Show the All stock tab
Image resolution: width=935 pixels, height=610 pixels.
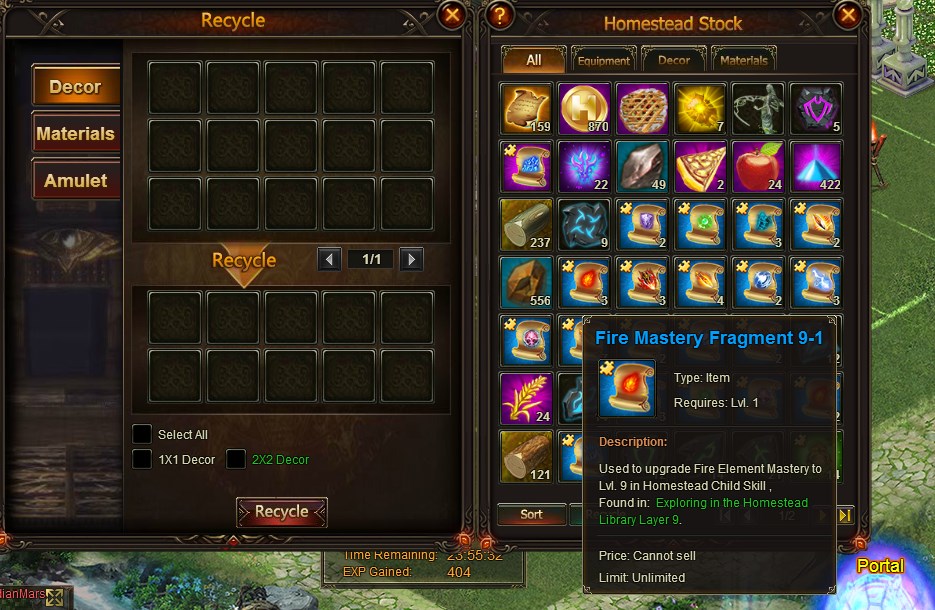pos(533,60)
